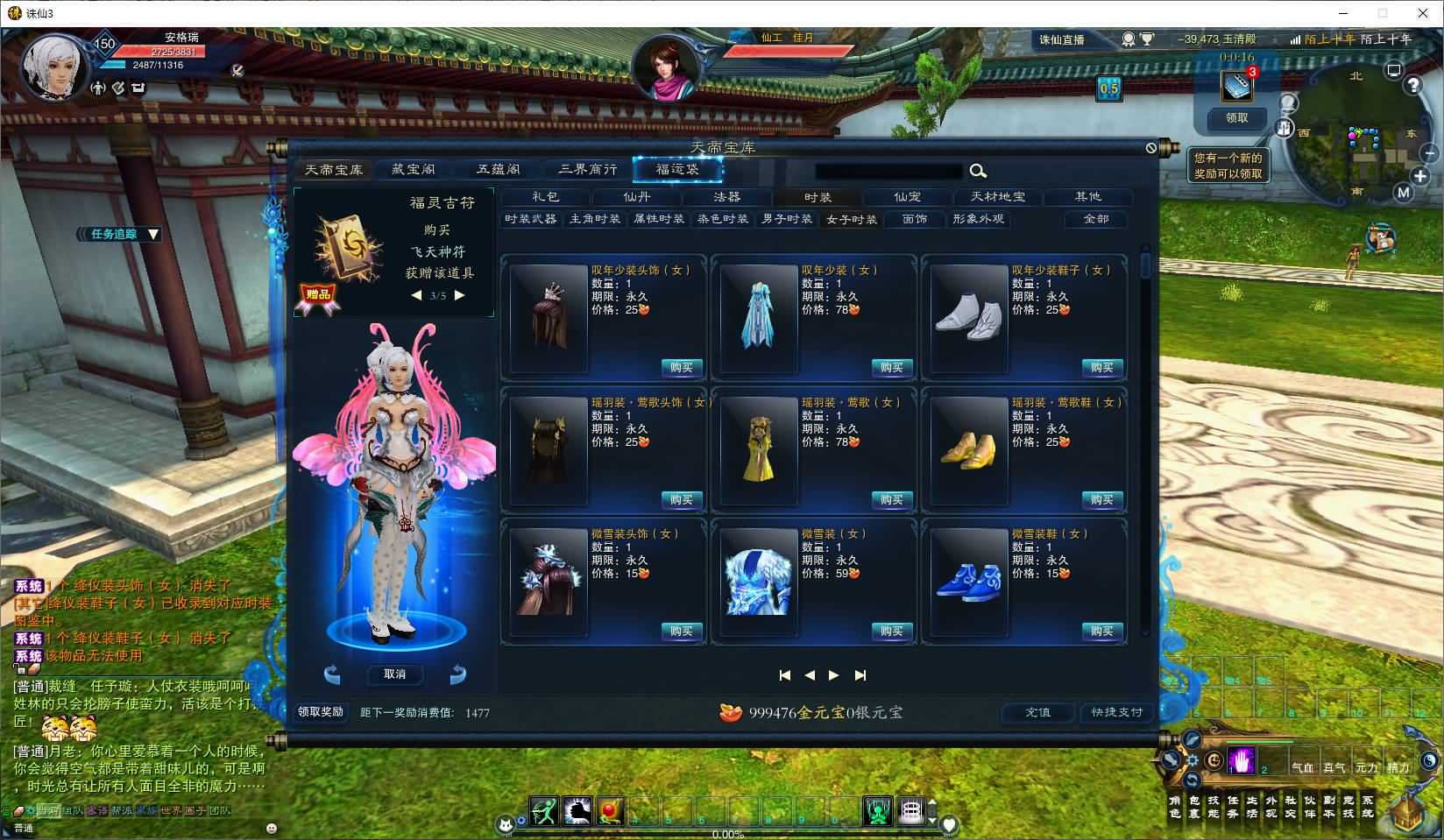Click the minimap zoom-in plus icon
The height and width of the screenshot is (840, 1444).
click(x=1419, y=174)
